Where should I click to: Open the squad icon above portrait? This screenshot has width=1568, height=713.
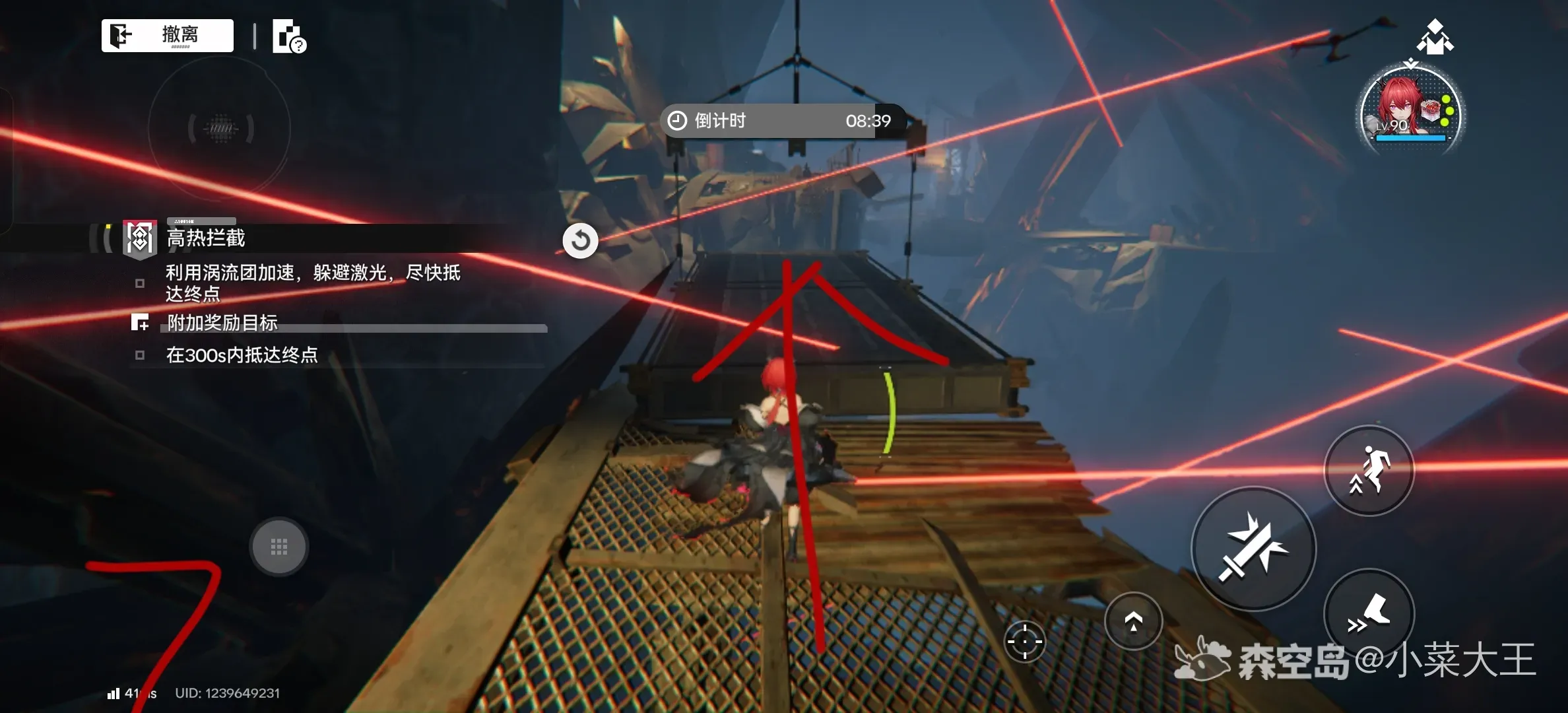click(1435, 37)
